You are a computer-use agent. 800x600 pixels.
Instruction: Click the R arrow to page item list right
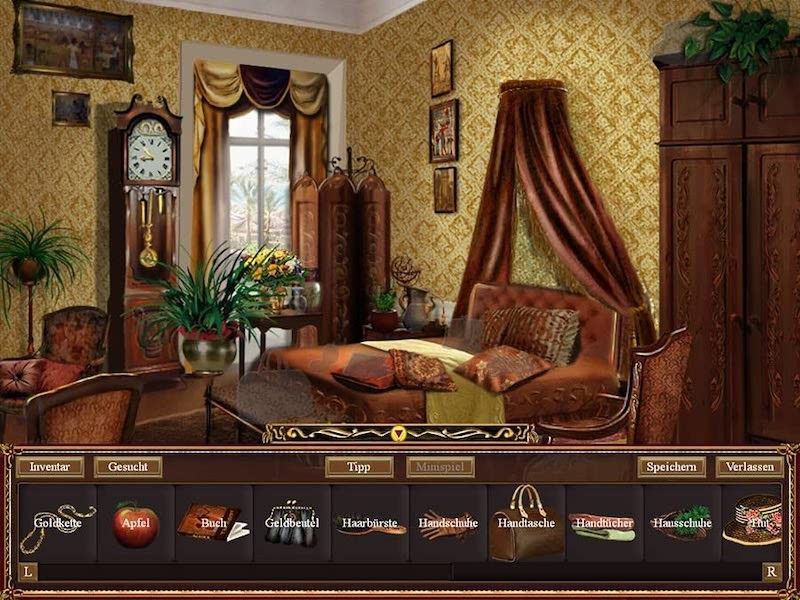(771, 571)
